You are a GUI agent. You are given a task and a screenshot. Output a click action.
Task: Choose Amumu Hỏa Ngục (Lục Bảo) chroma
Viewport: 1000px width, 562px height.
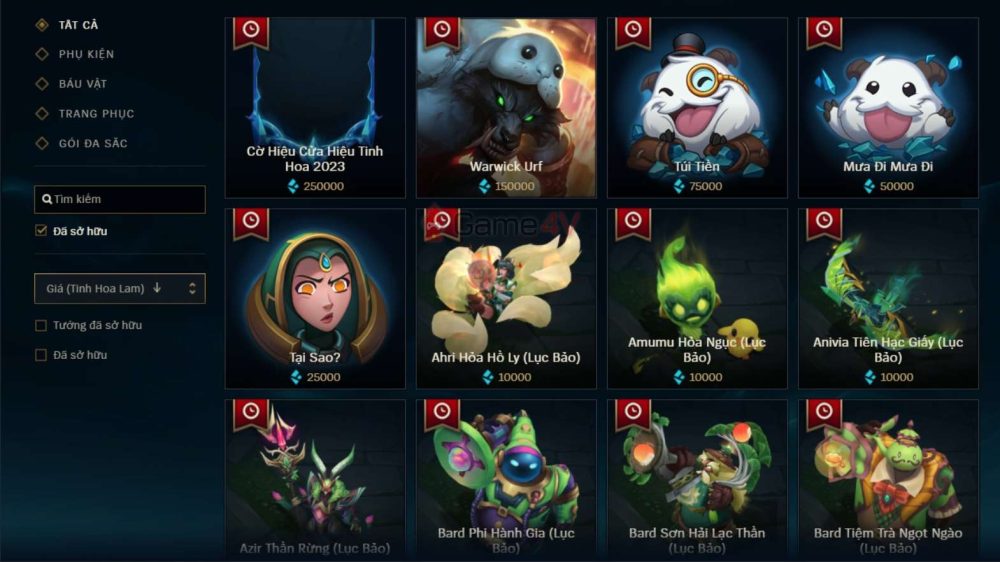(x=697, y=298)
